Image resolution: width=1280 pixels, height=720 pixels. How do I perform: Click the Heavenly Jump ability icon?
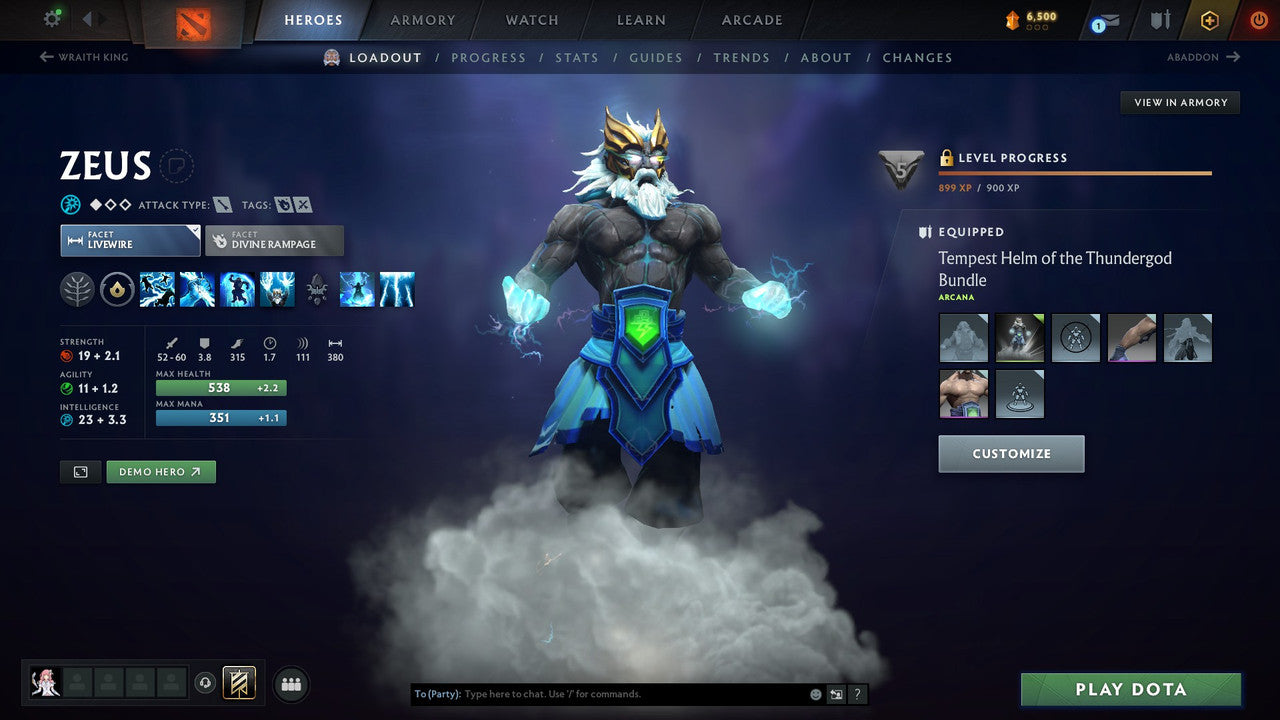pos(238,289)
